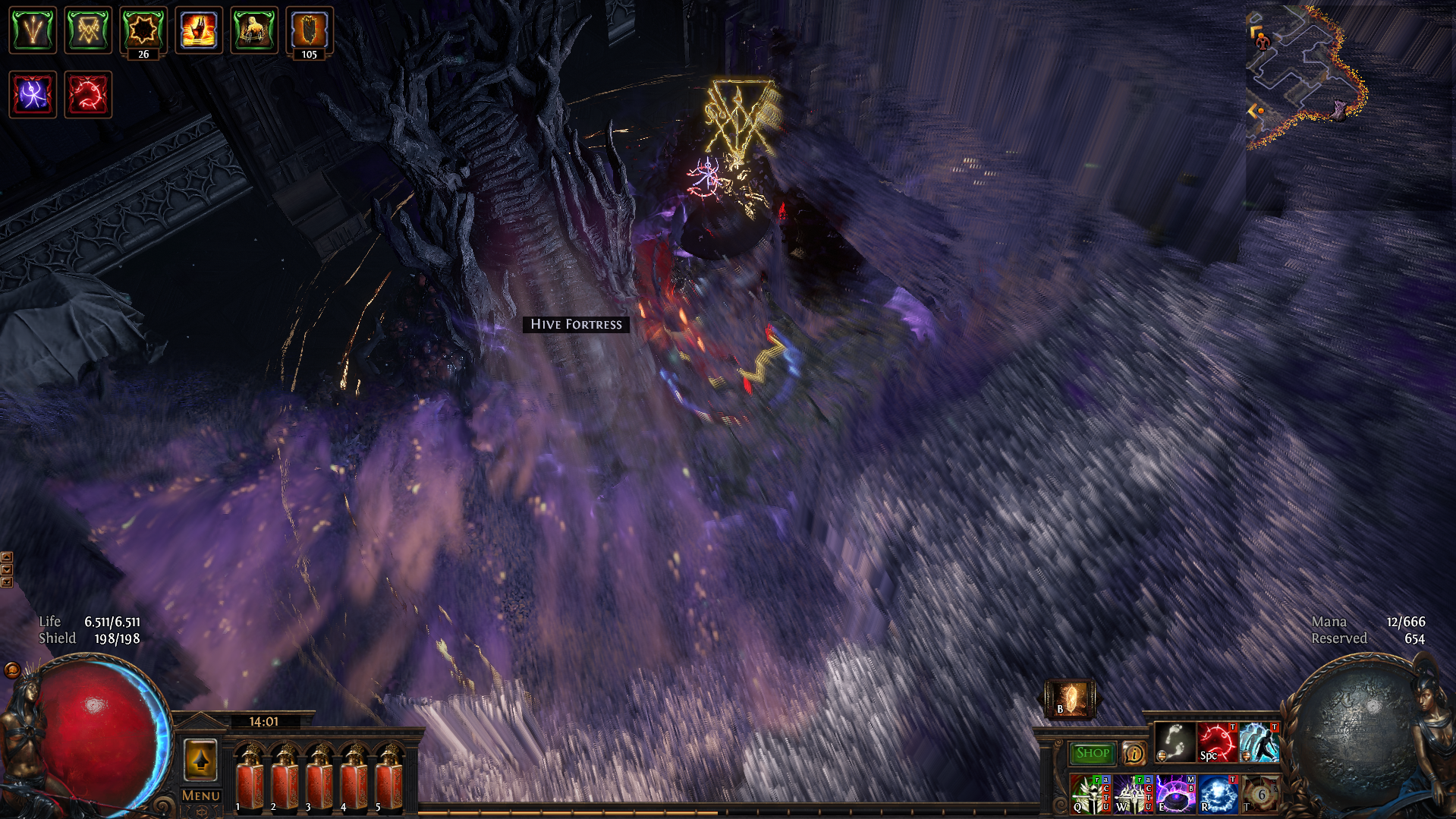Click the fiery hand buff icon
Screen dimensions: 1456x819
(x=199, y=30)
